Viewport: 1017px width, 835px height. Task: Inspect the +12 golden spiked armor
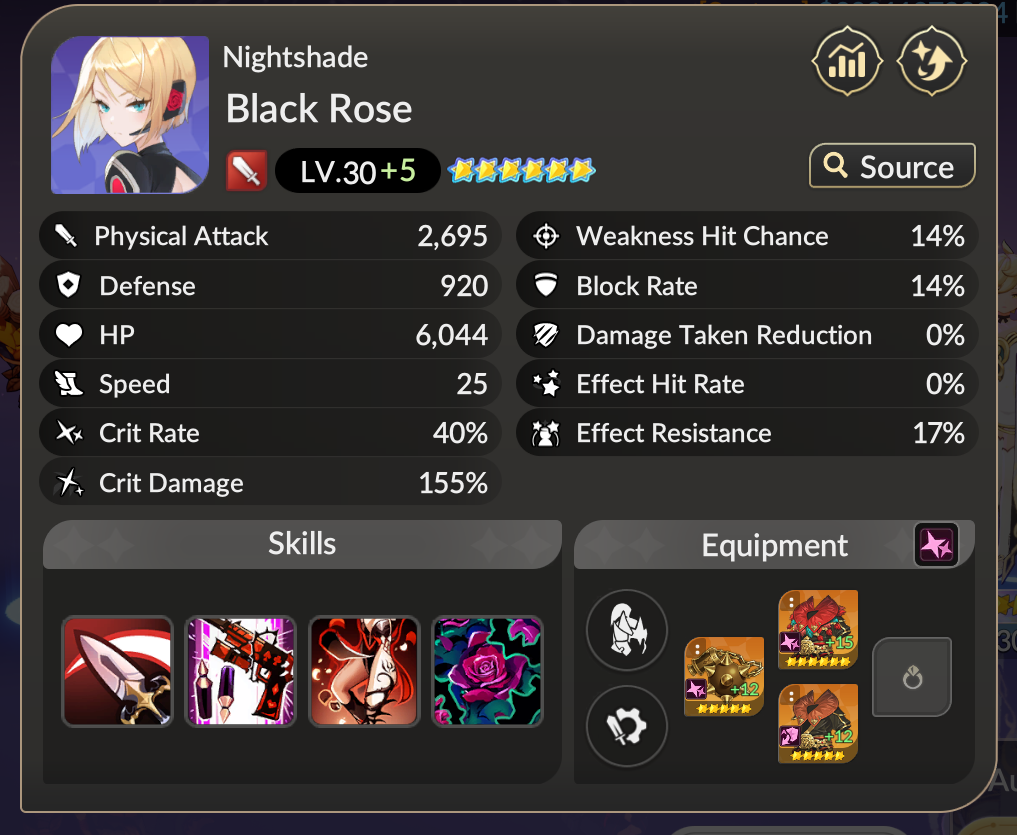coord(724,677)
